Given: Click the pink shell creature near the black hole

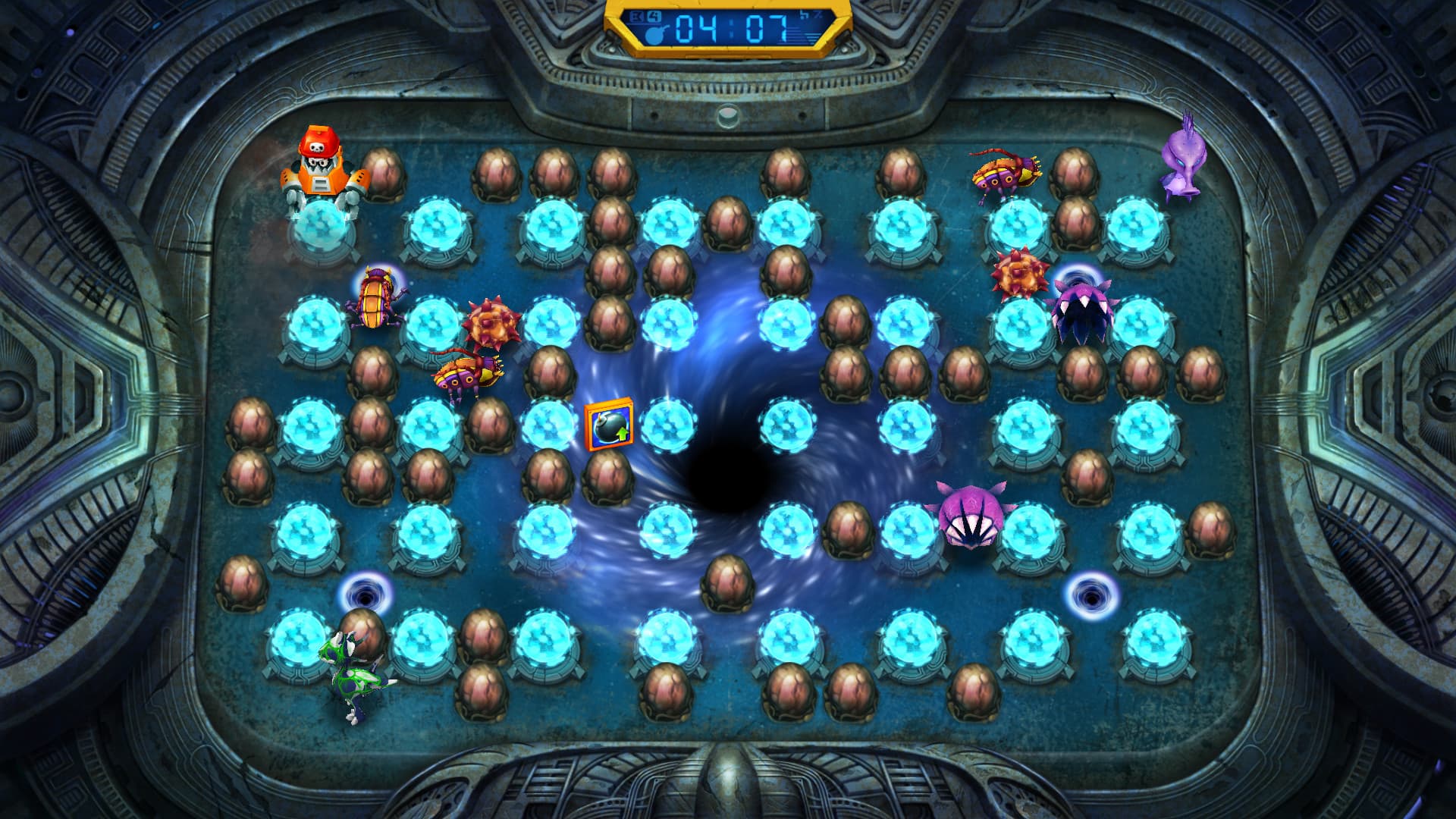Looking at the screenshot, I should [x=971, y=519].
